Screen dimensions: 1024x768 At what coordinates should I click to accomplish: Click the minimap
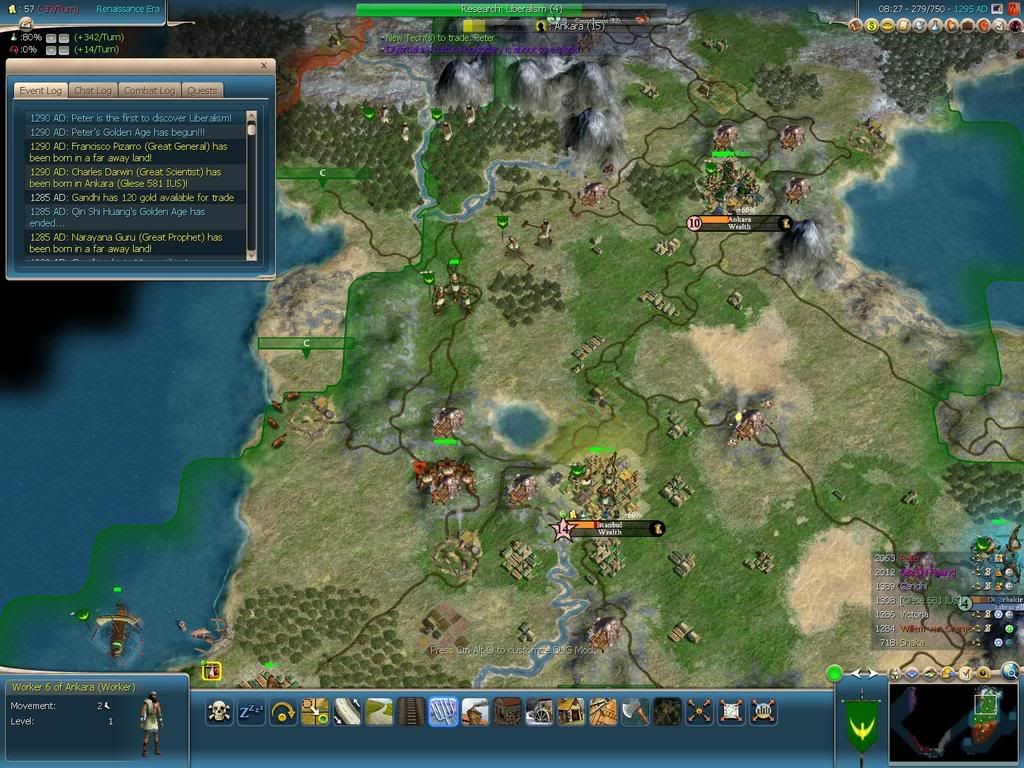coord(953,720)
